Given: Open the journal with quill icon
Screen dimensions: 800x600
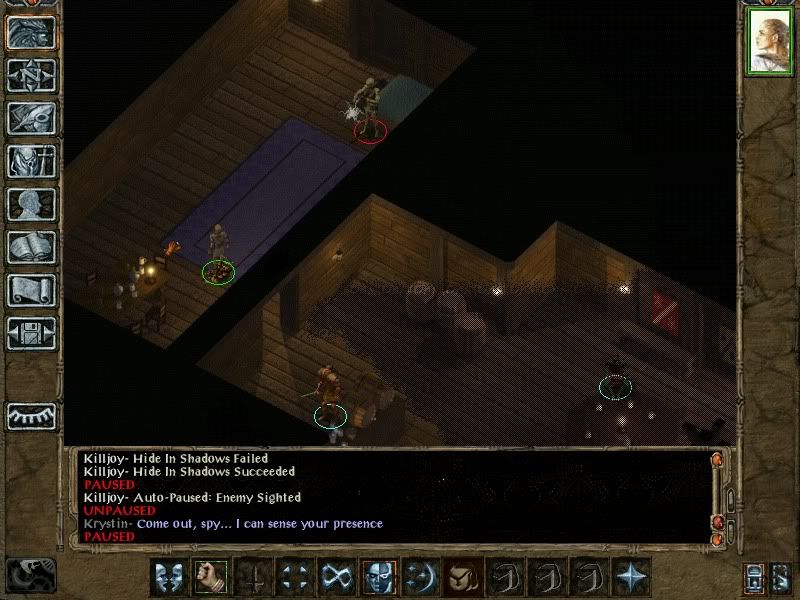Looking at the screenshot, I should coord(31,118).
